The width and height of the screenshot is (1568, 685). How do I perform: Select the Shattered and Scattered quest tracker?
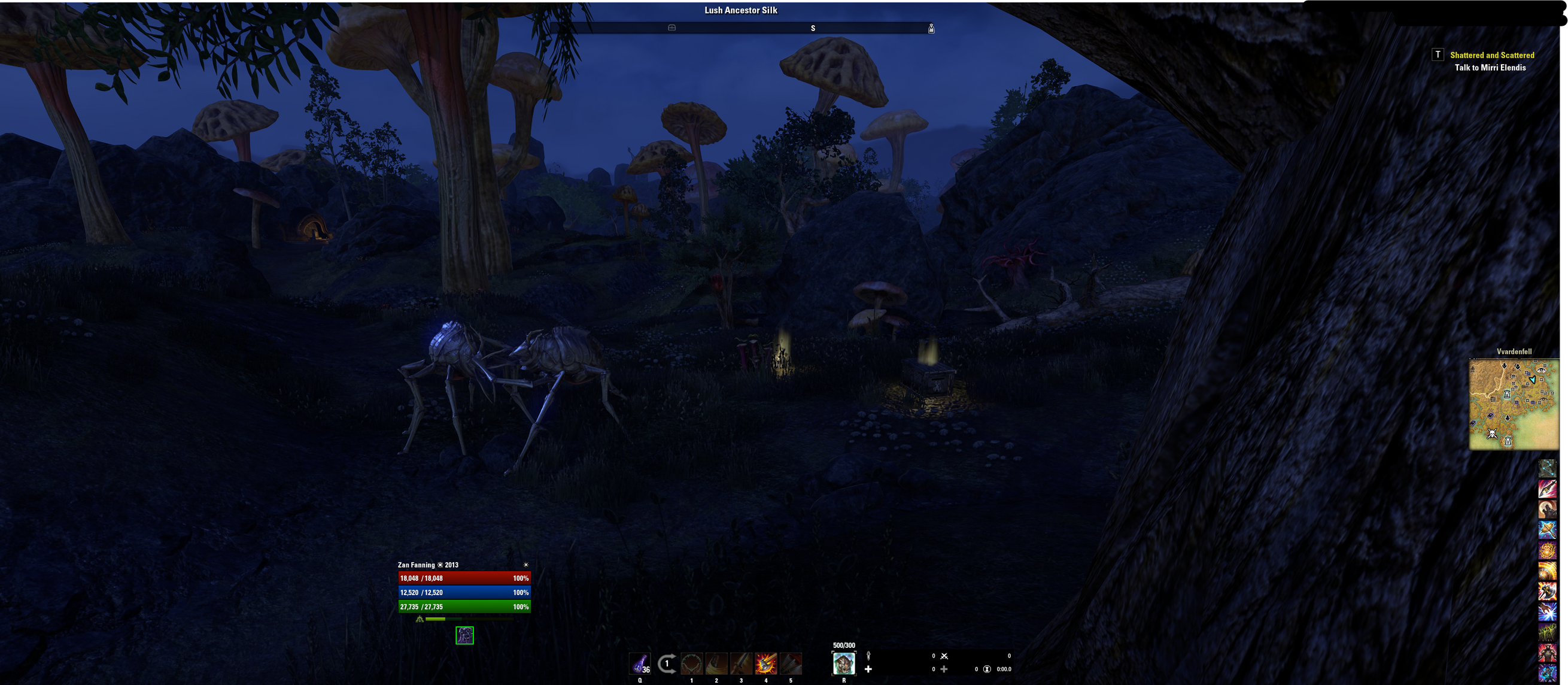point(1491,55)
